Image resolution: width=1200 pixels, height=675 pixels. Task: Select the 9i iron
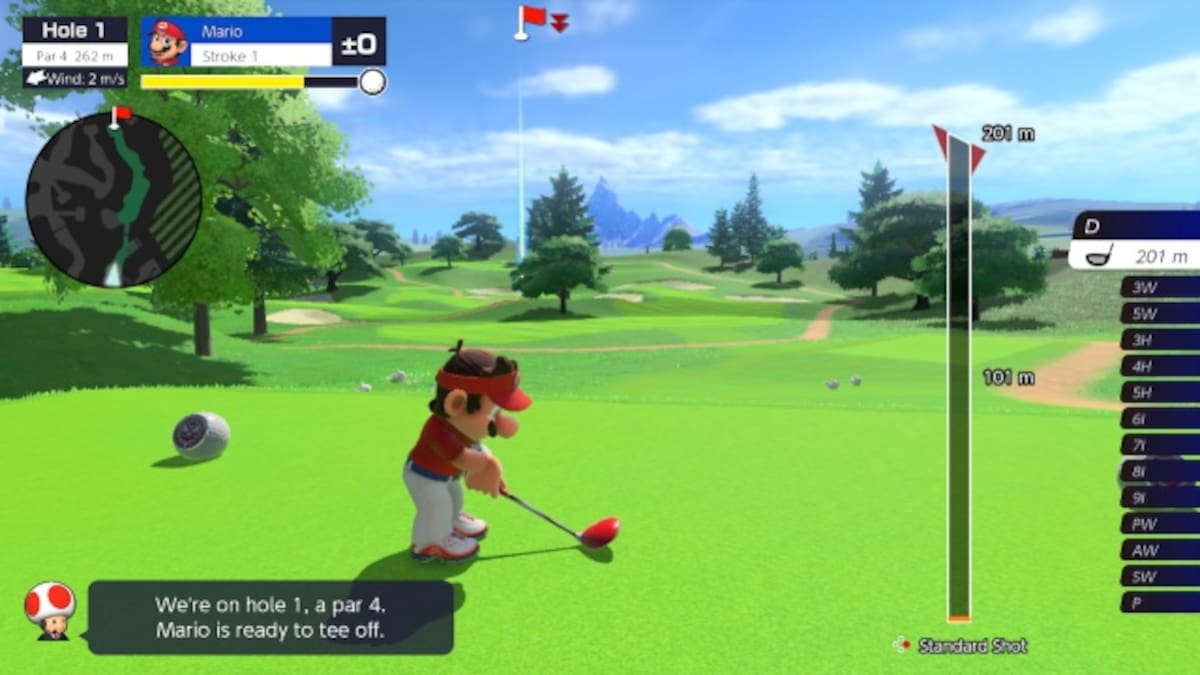1160,497
